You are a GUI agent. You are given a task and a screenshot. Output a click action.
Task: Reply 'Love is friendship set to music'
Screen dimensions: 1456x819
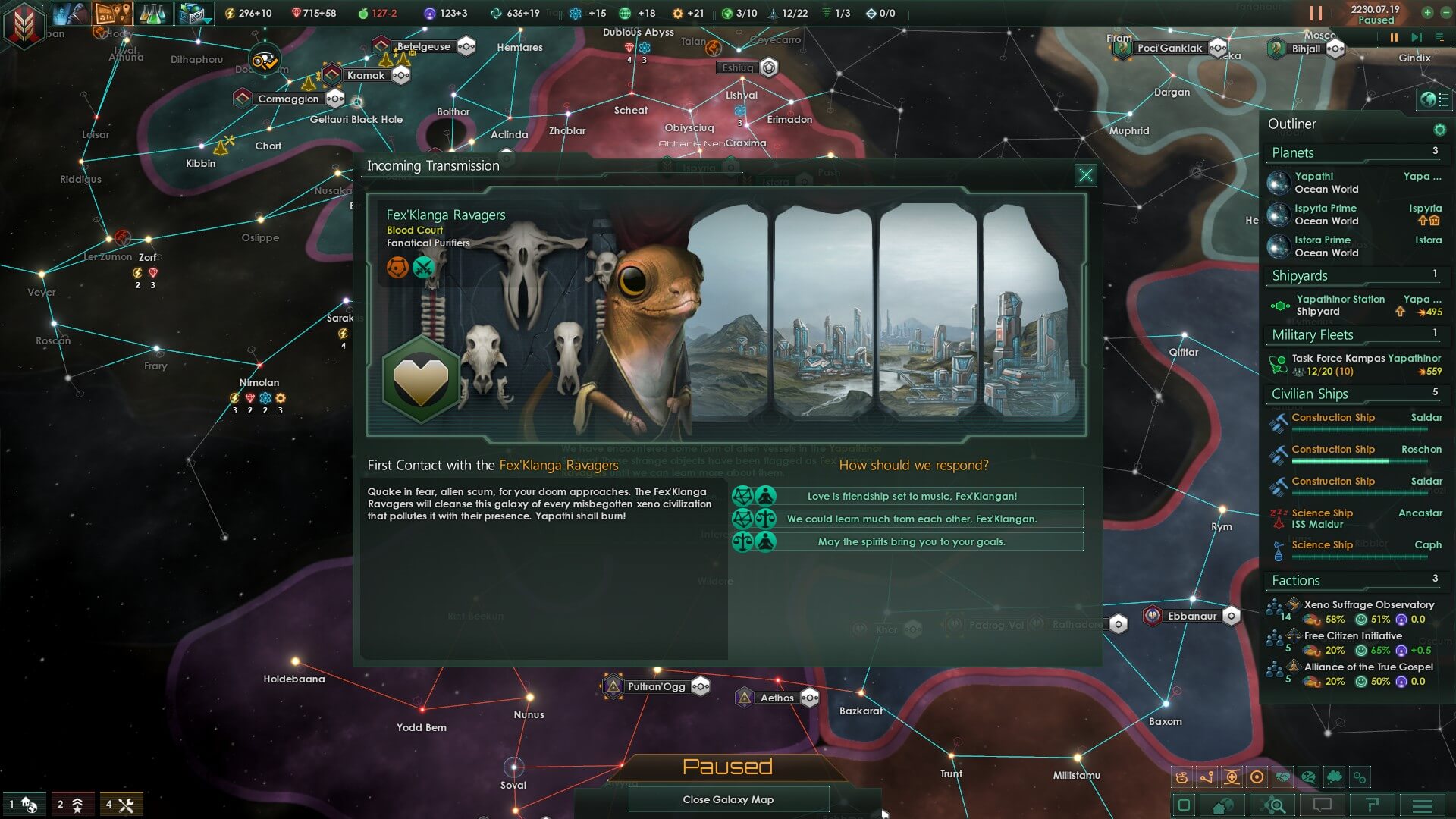pyautogui.click(x=912, y=497)
